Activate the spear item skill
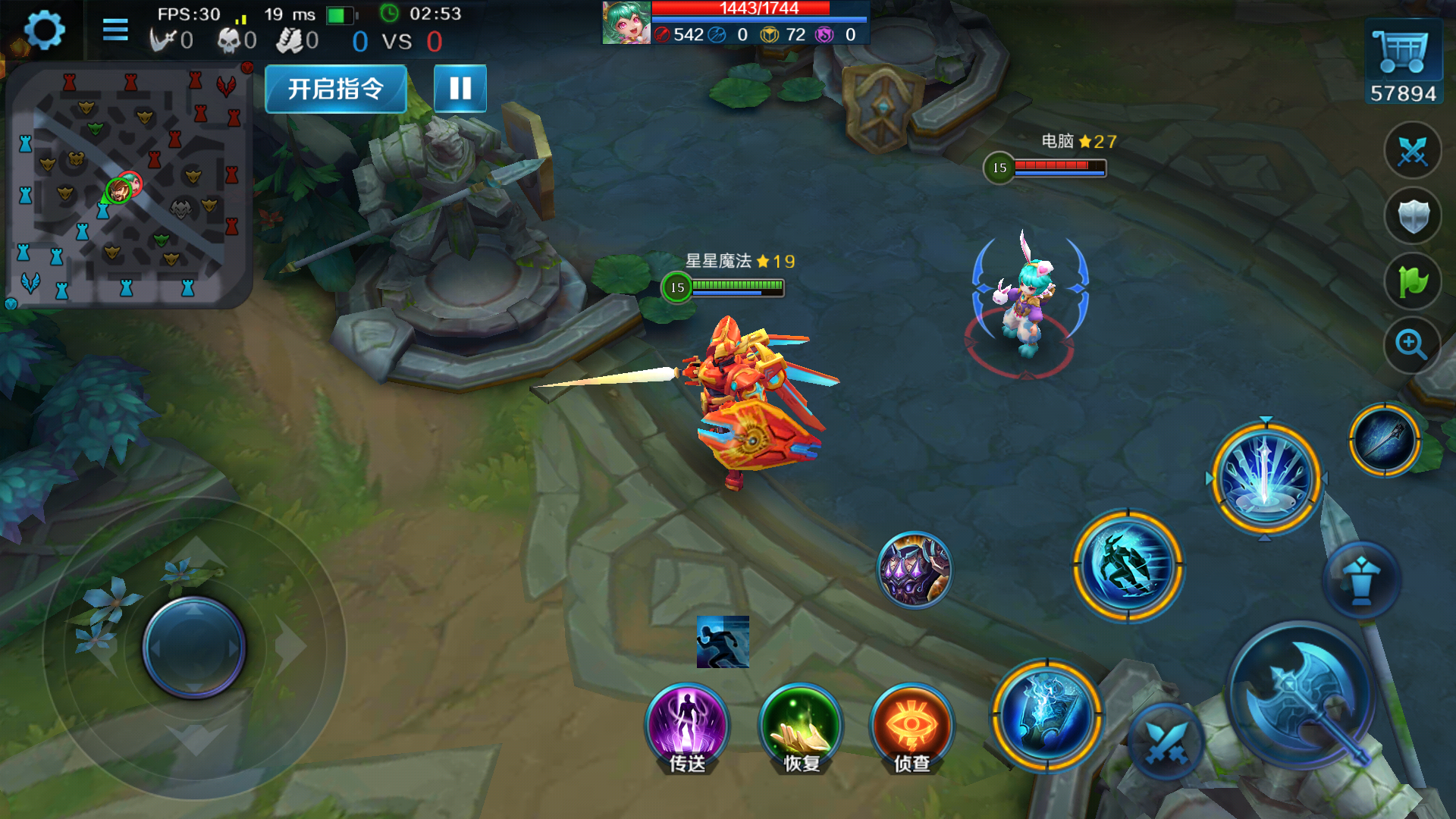 pos(1385,440)
